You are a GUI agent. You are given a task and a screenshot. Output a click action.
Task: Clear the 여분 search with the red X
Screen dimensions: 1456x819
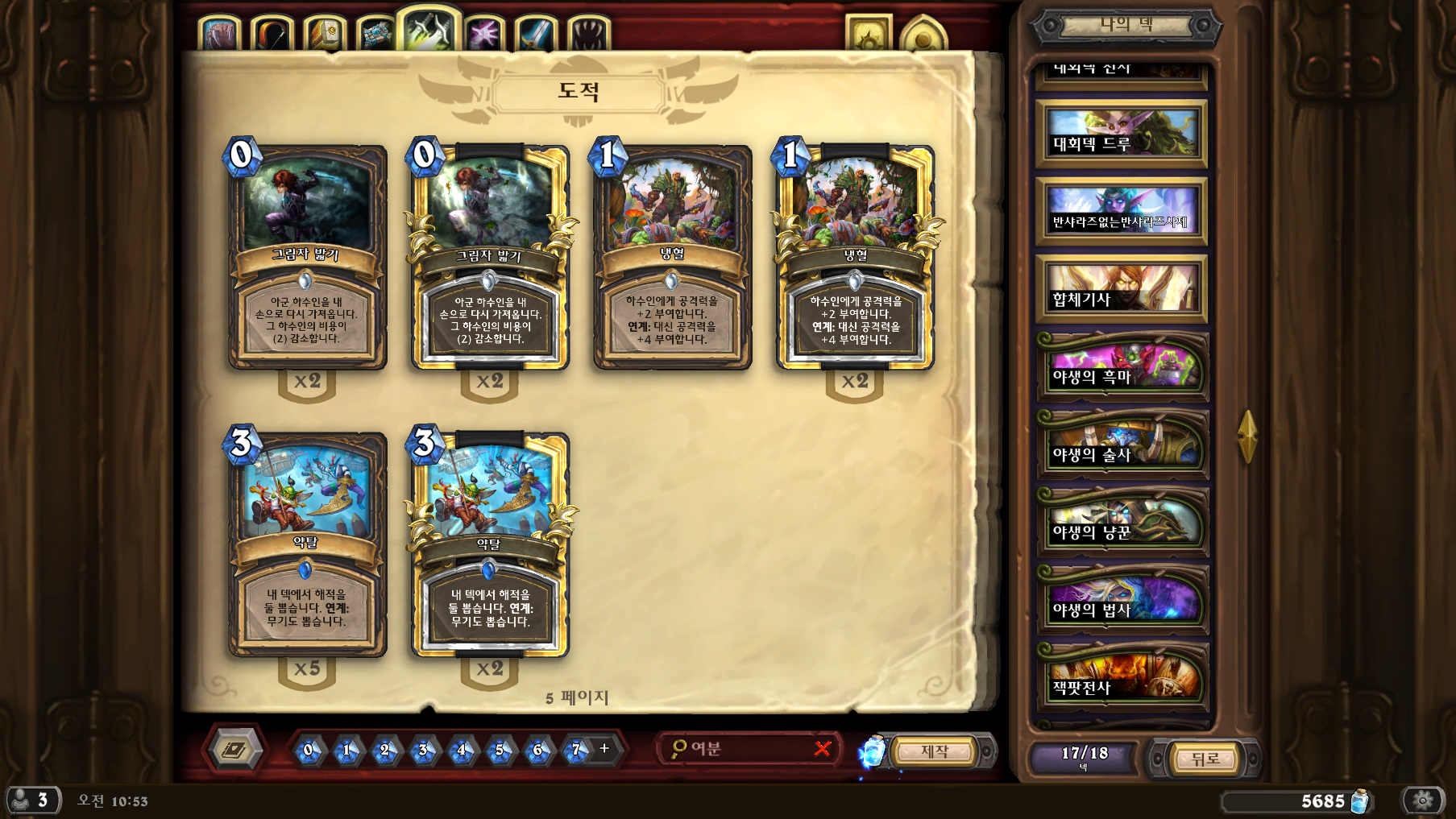pyautogui.click(x=823, y=749)
